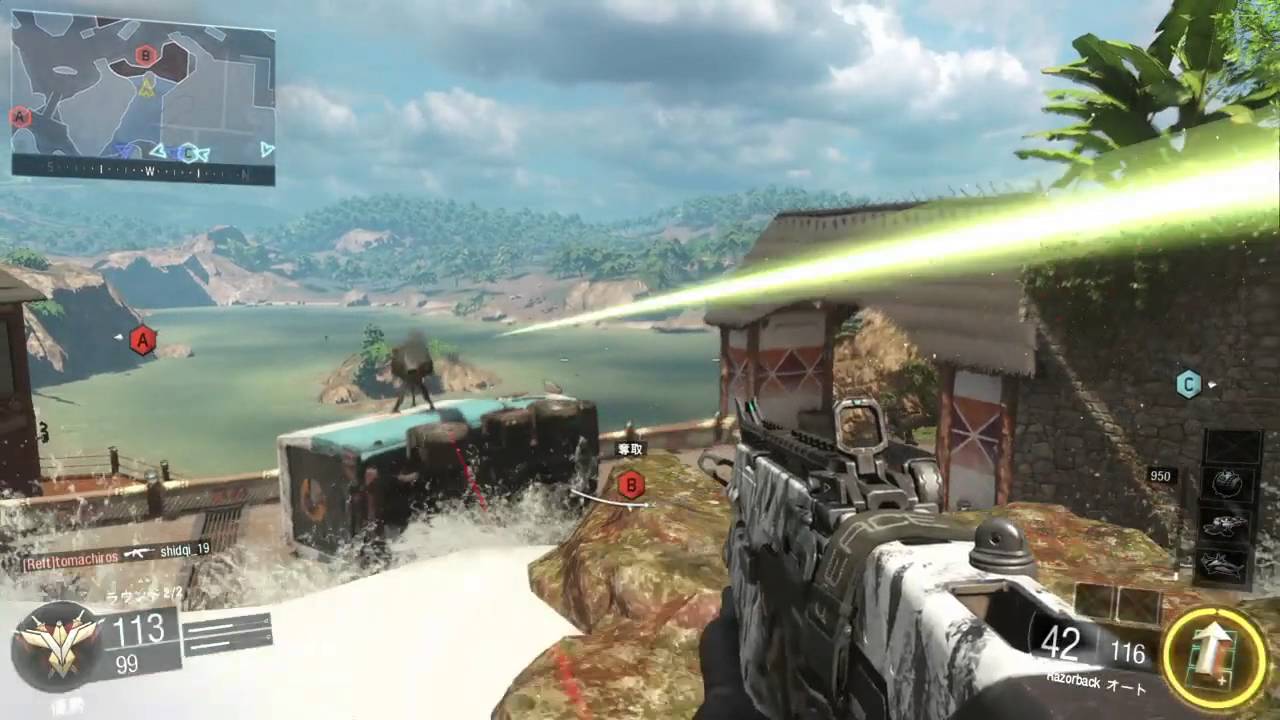This screenshot has width=1280, height=720.
Task: Select the round wheel scorestreak icon
Action: coord(1227,483)
